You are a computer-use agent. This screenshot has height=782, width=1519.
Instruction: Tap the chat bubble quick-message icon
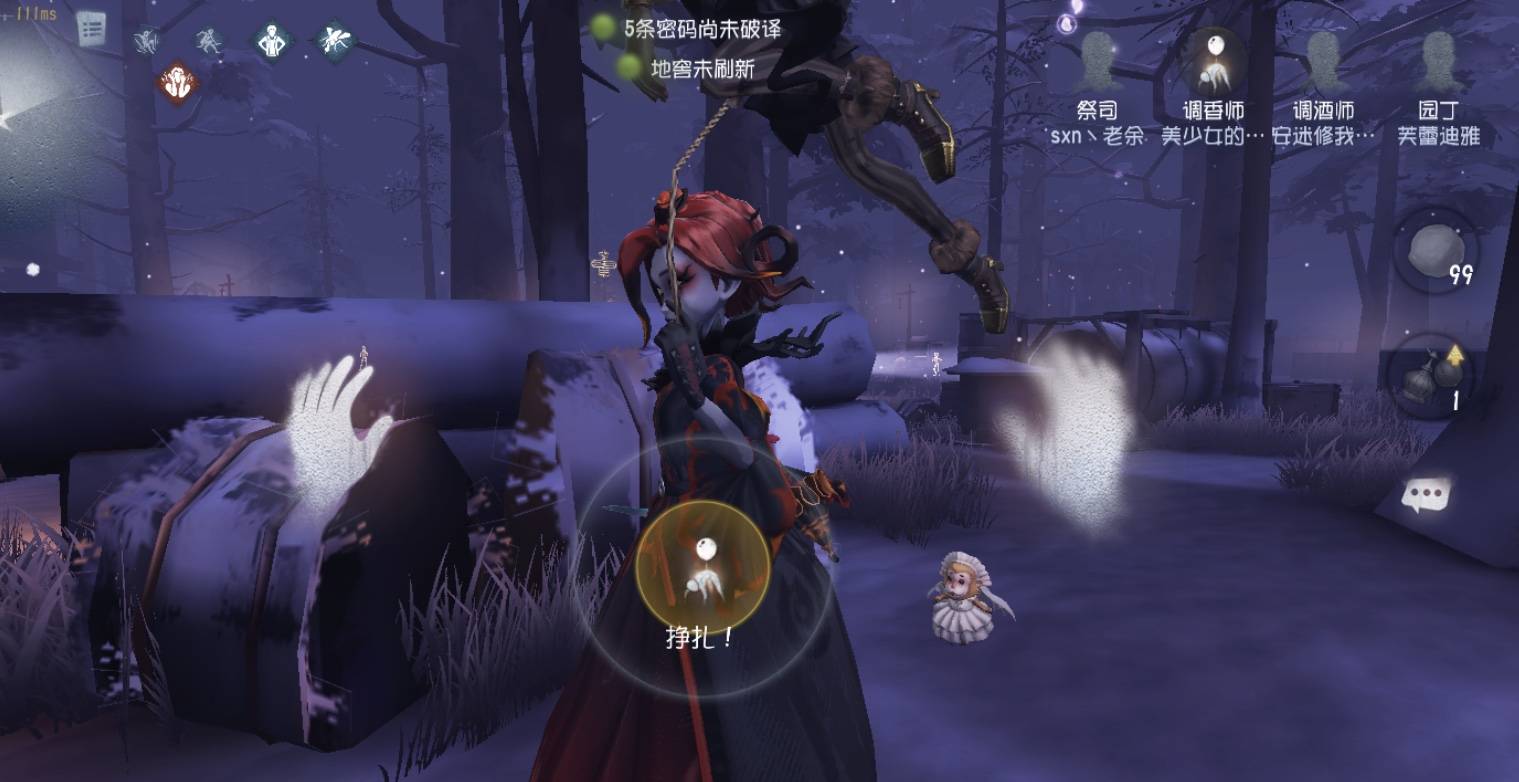(x=1427, y=490)
